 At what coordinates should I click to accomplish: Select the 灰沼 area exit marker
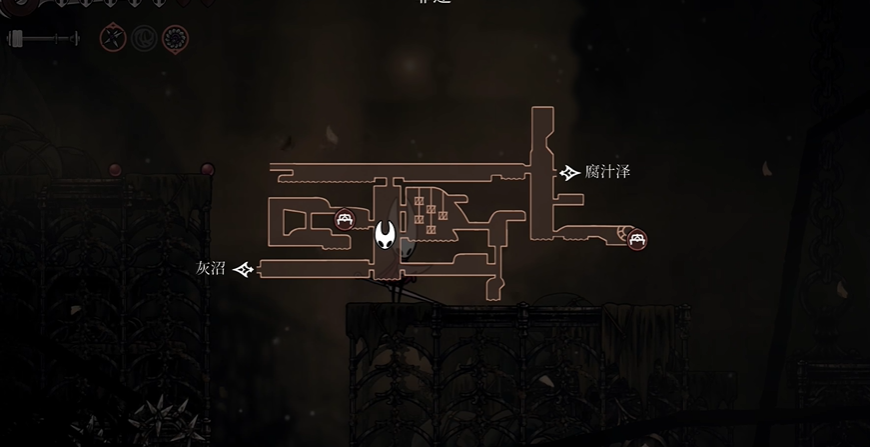(x=242, y=268)
